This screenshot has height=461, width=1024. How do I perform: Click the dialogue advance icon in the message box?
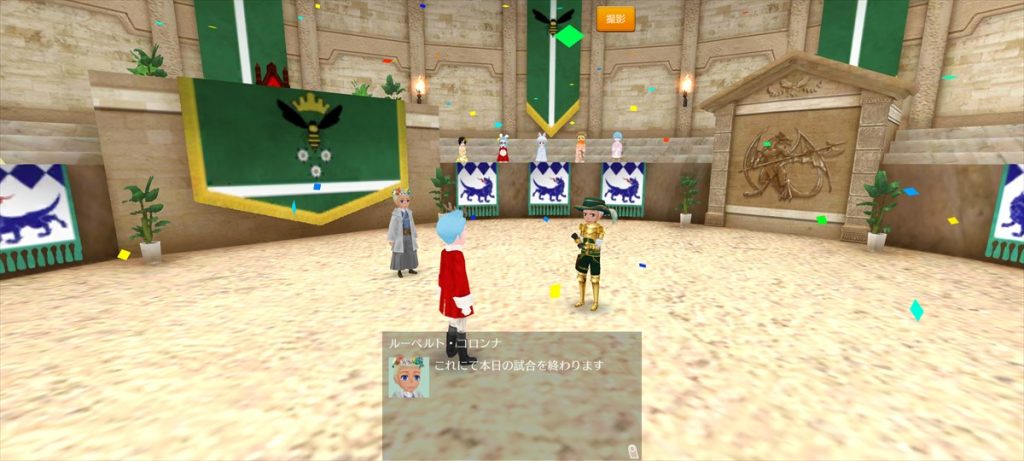pyautogui.click(x=631, y=451)
